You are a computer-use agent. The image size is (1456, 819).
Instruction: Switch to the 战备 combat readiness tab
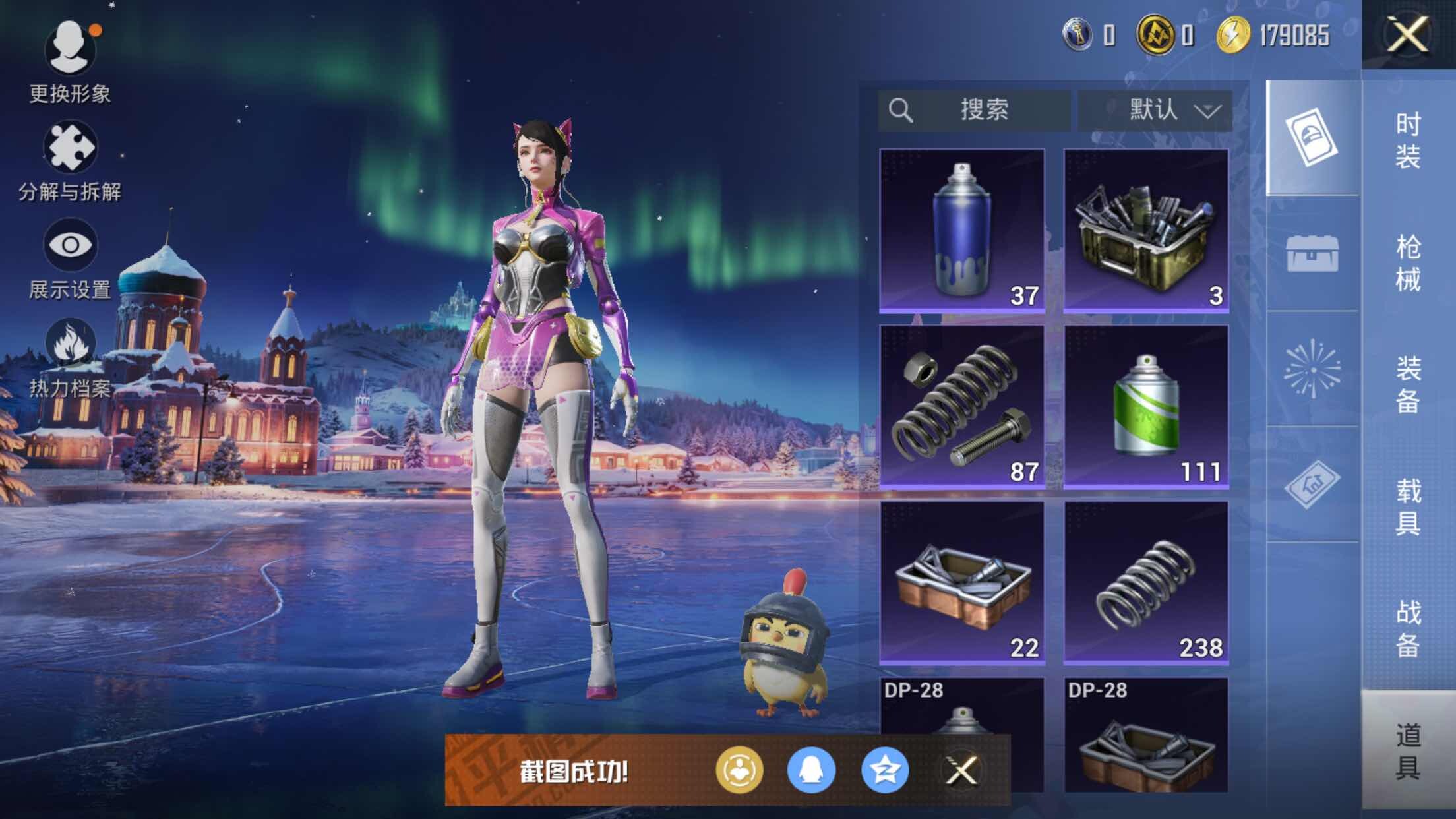pyautogui.click(x=1409, y=628)
